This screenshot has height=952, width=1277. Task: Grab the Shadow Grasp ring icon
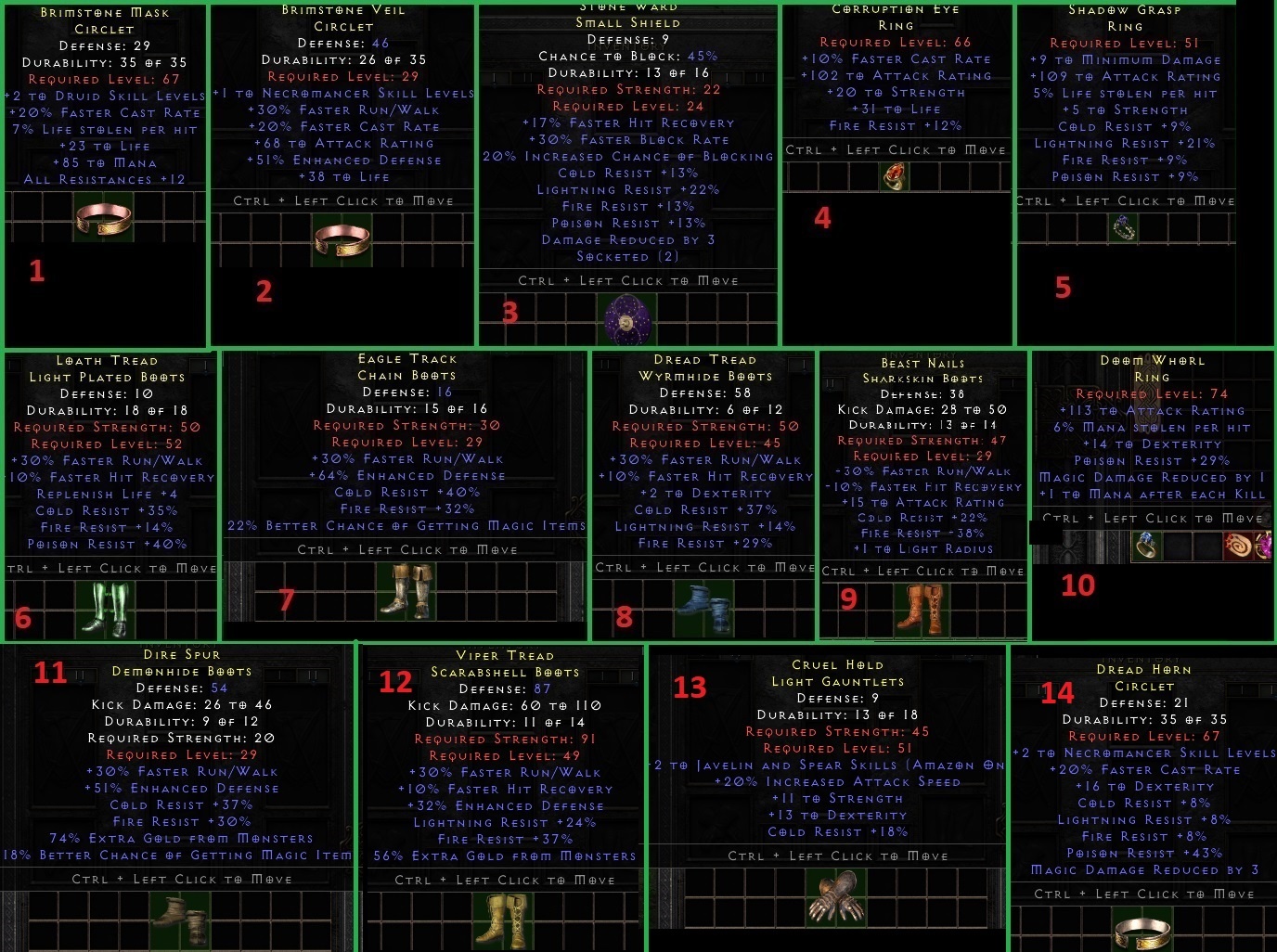click(1125, 226)
